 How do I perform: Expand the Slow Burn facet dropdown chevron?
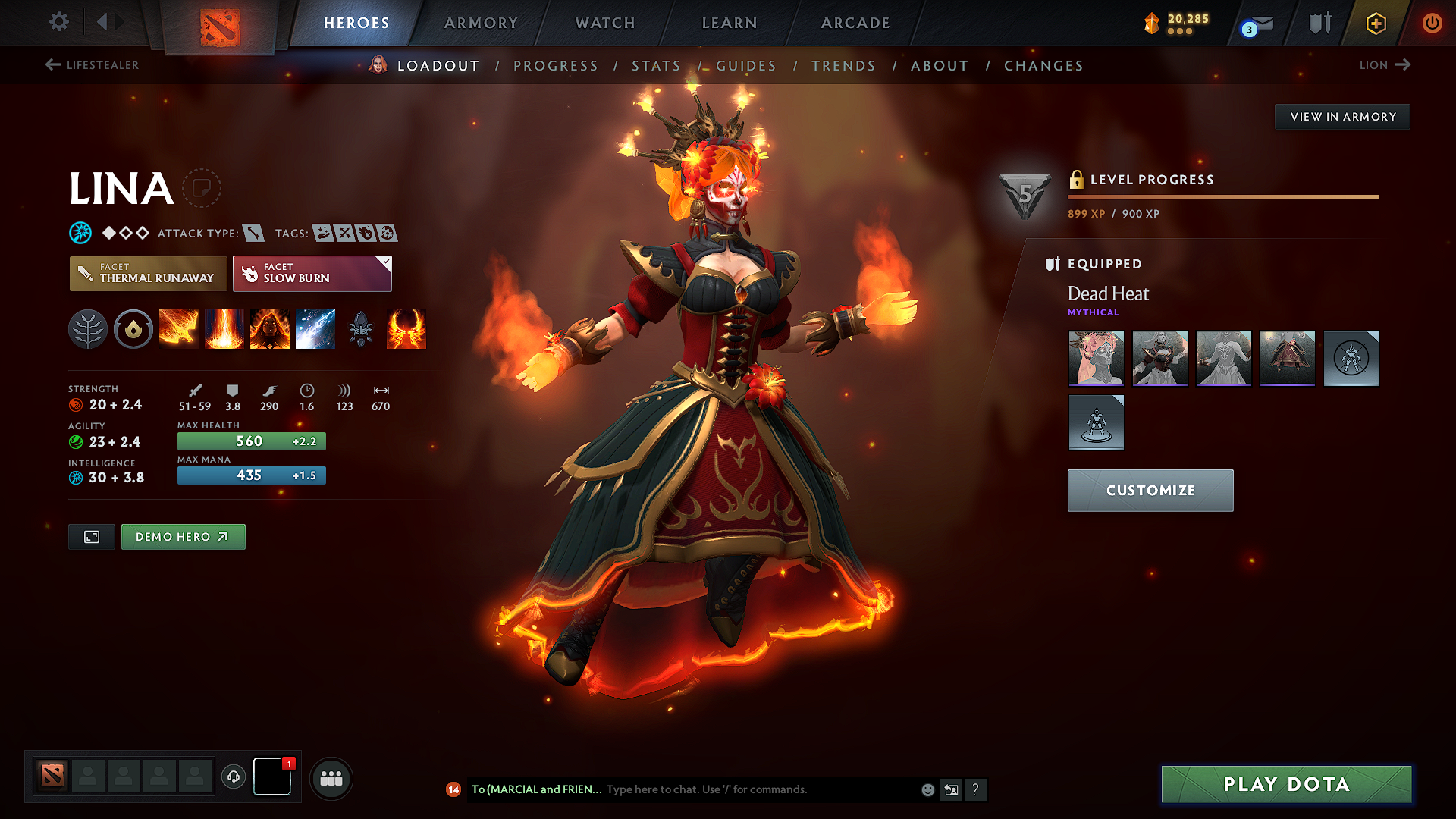tap(385, 261)
